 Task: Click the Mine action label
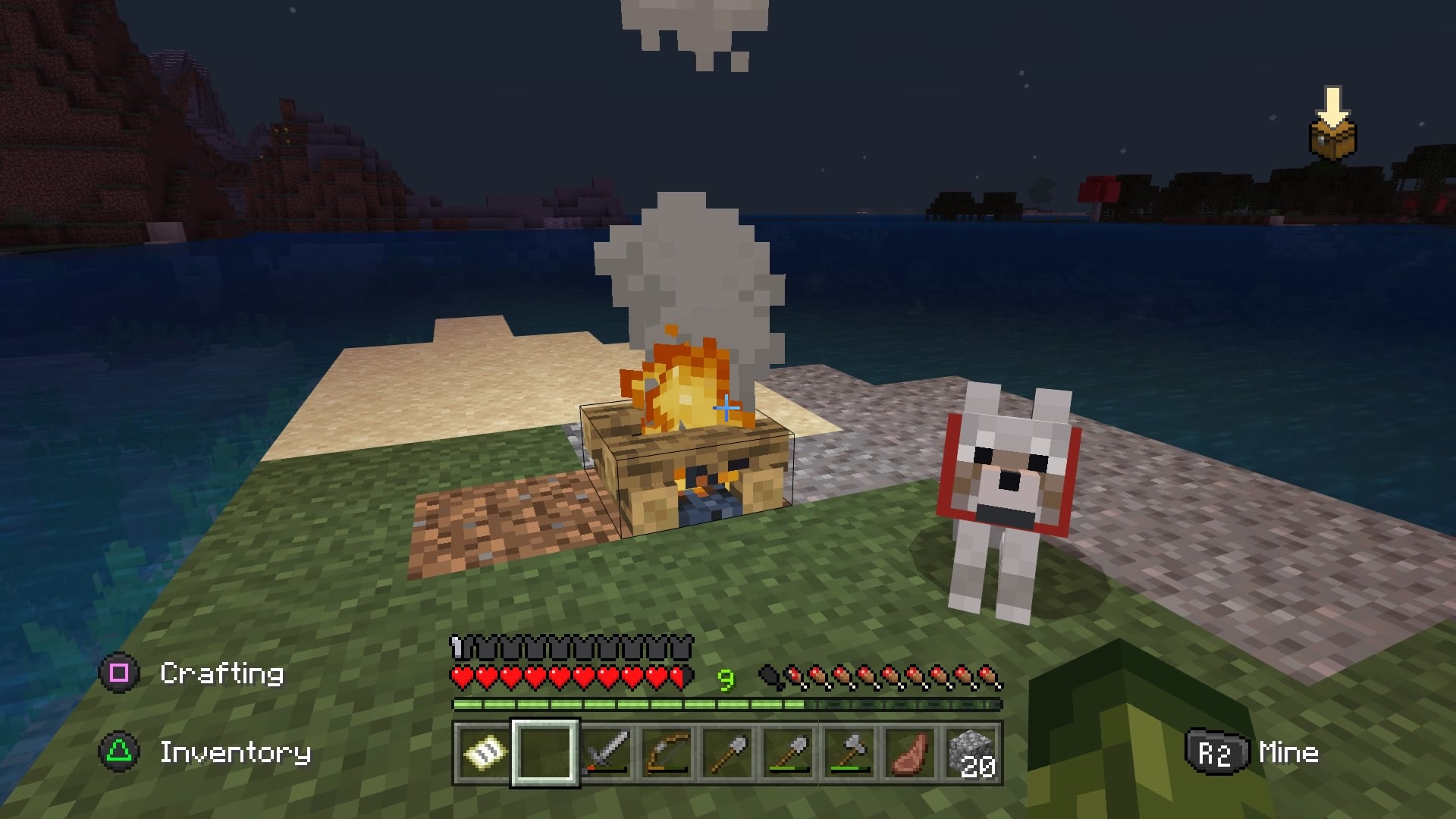(1289, 752)
